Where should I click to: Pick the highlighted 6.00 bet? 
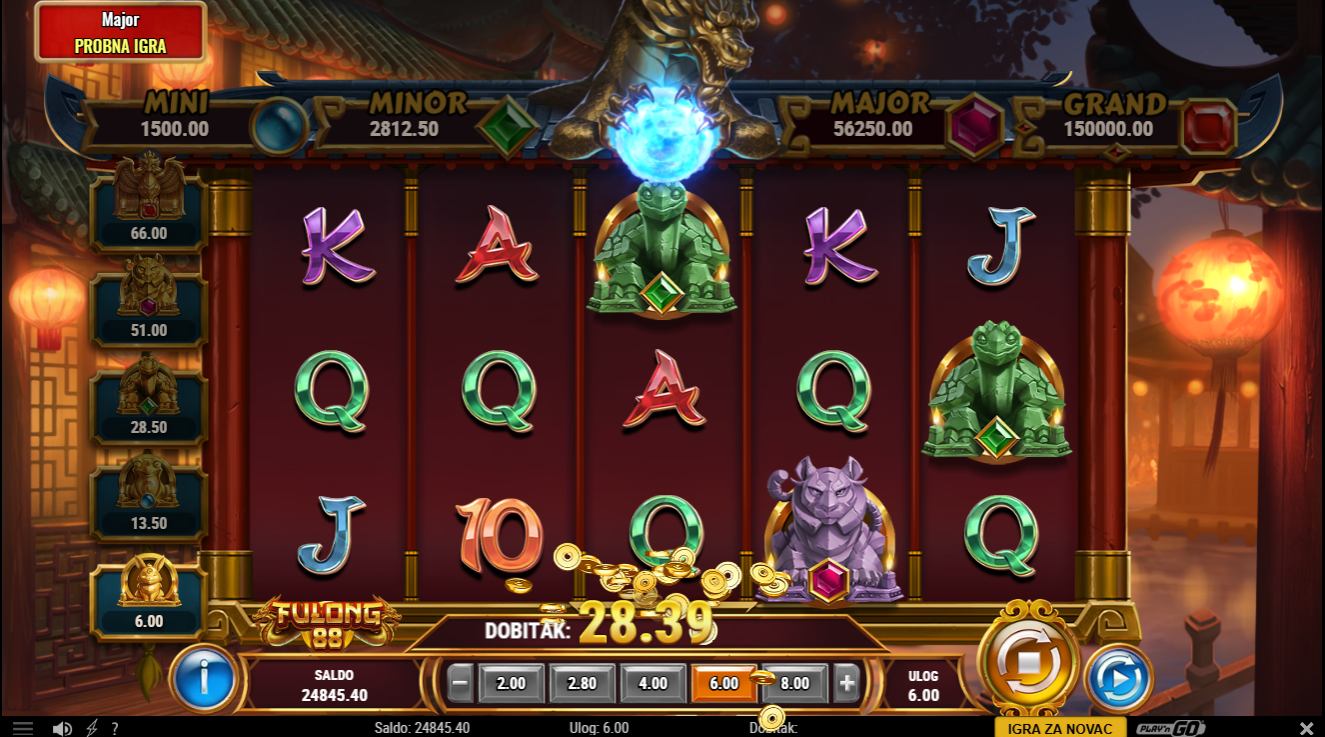tap(723, 684)
